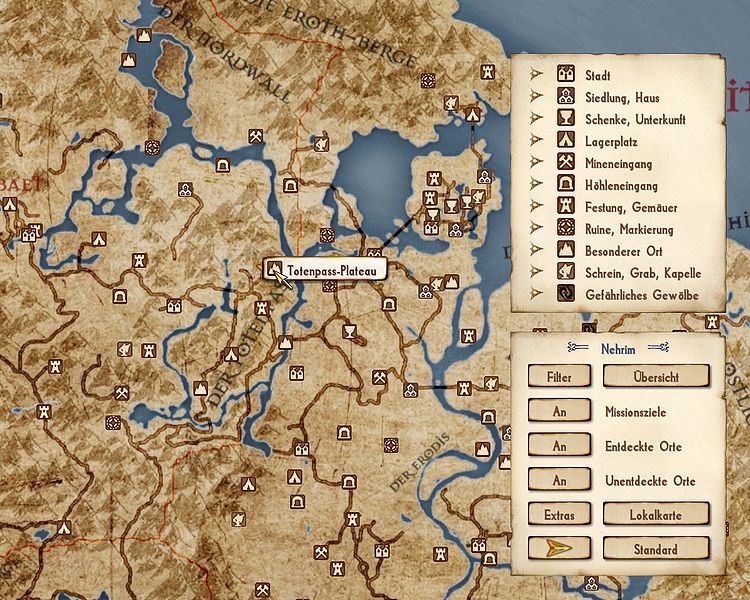Toggle the Missionsziele An button

560,411
